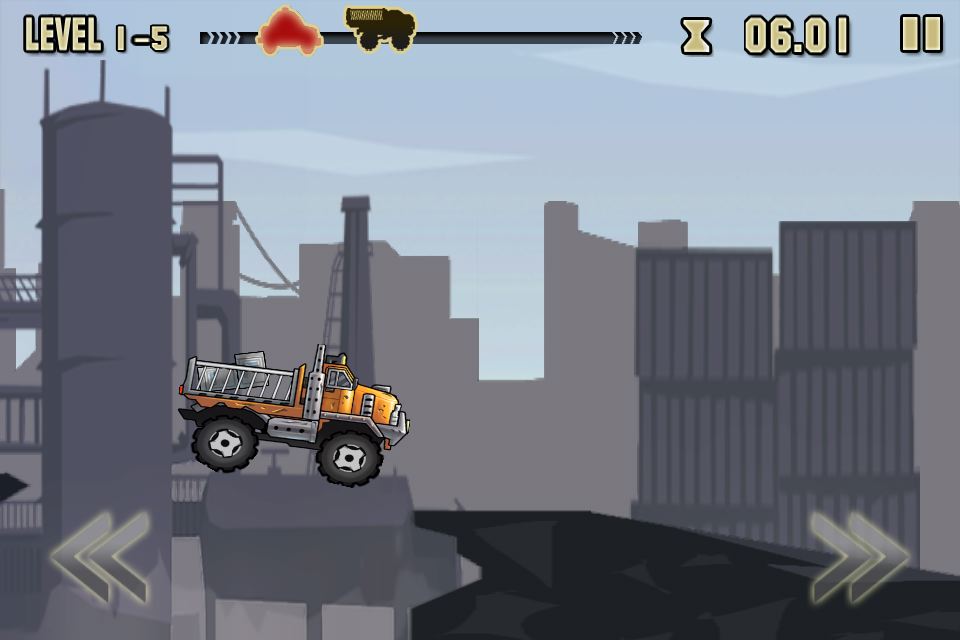
Task: Tap the left double-arrow reverse control
Action: coord(99,557)
